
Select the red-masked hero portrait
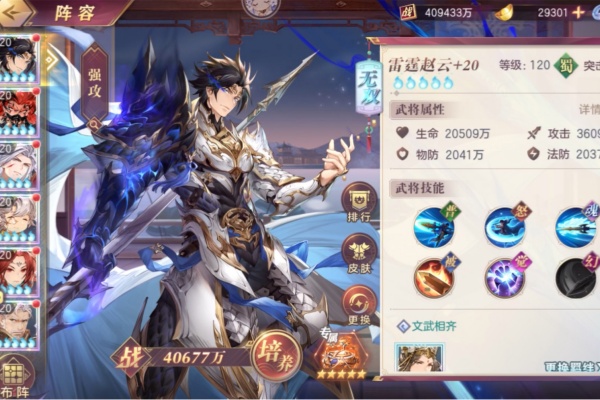(19, 112)
